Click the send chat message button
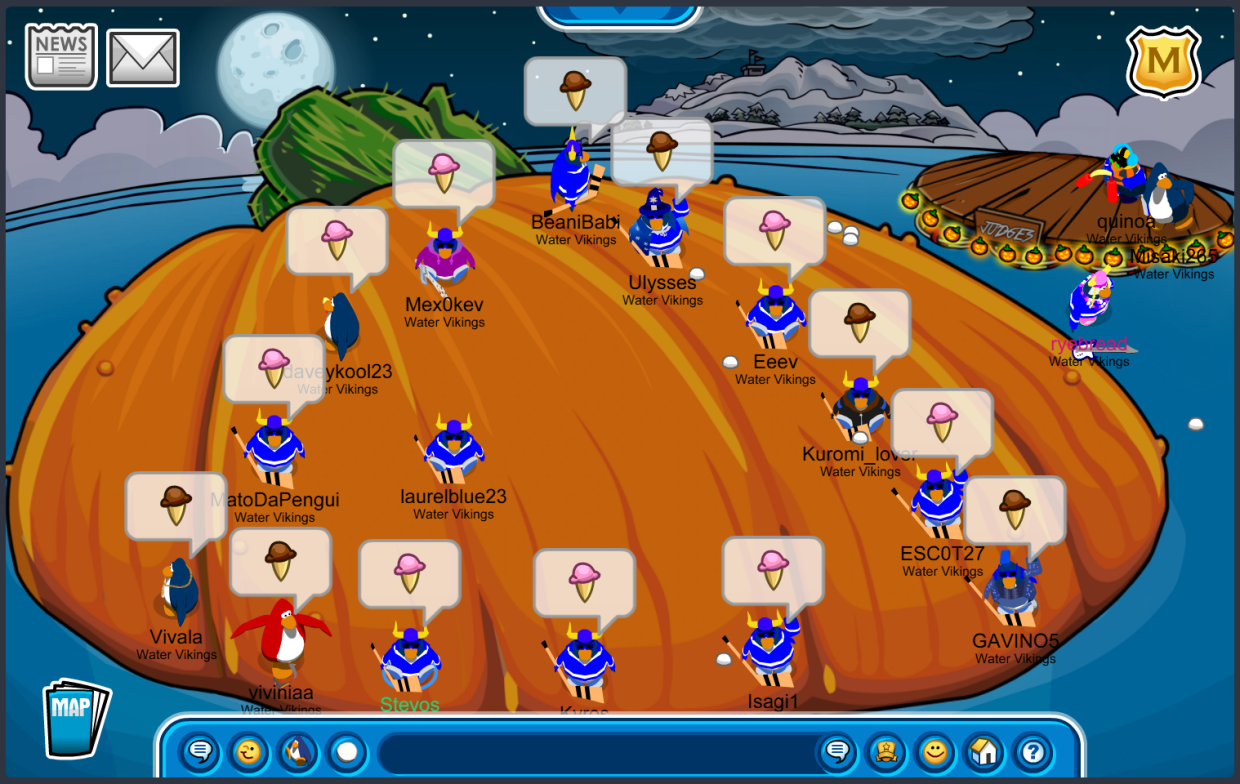The image size is (1240, 784). click(837, 751)
